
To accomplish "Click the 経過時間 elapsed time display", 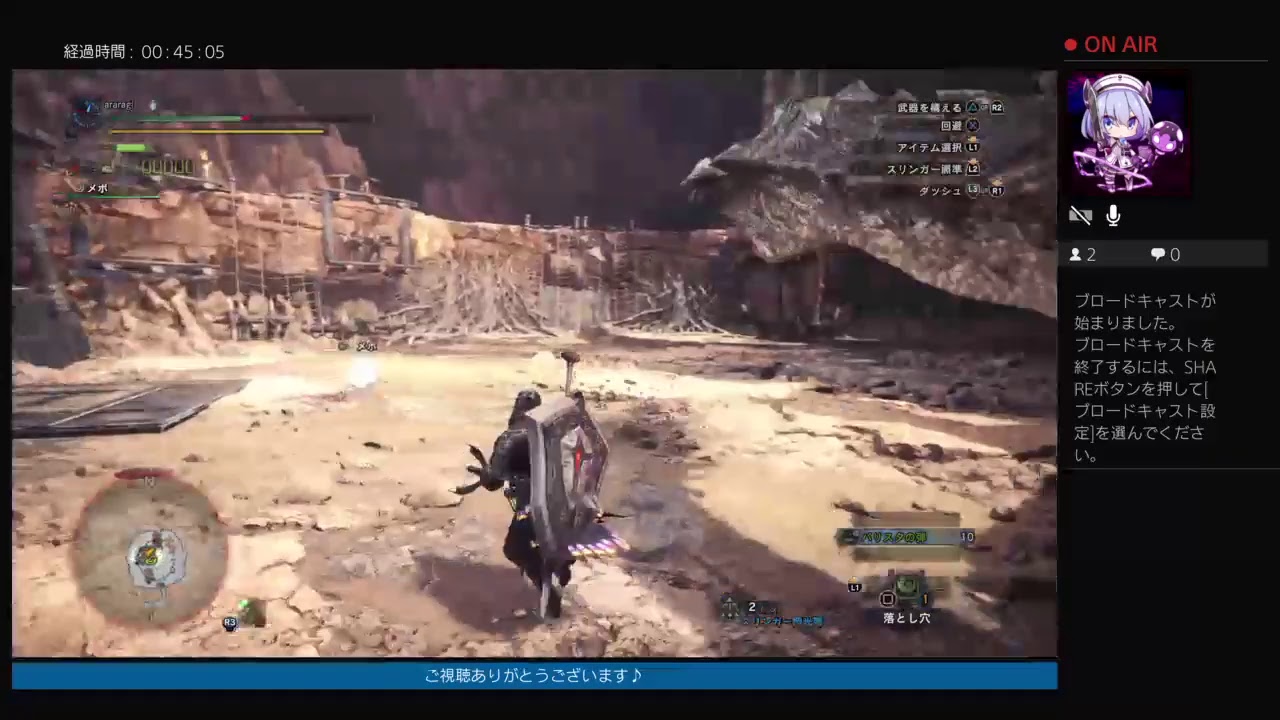I will 143,52.
